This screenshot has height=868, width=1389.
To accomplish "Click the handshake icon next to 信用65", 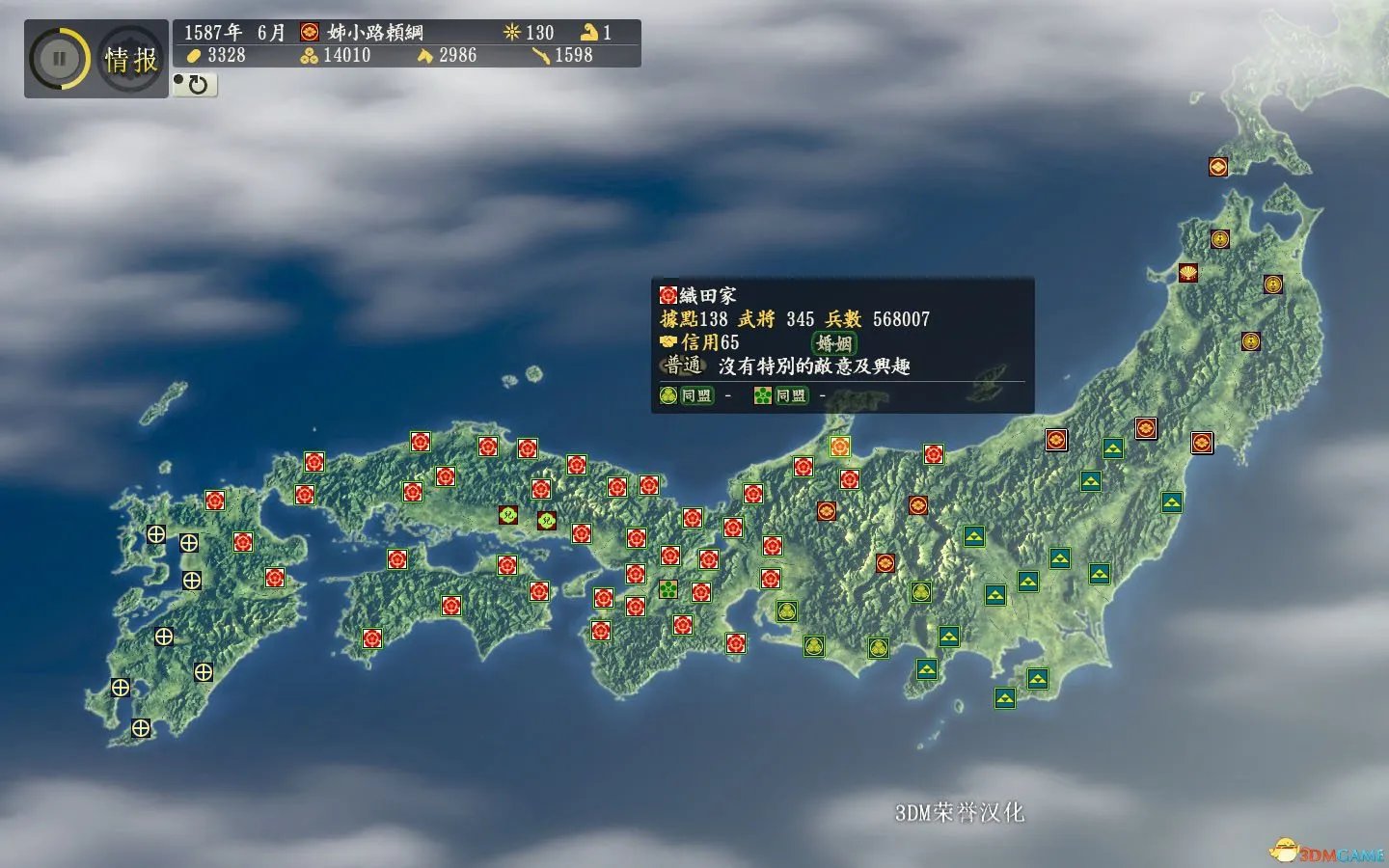I will pos(667,341).
